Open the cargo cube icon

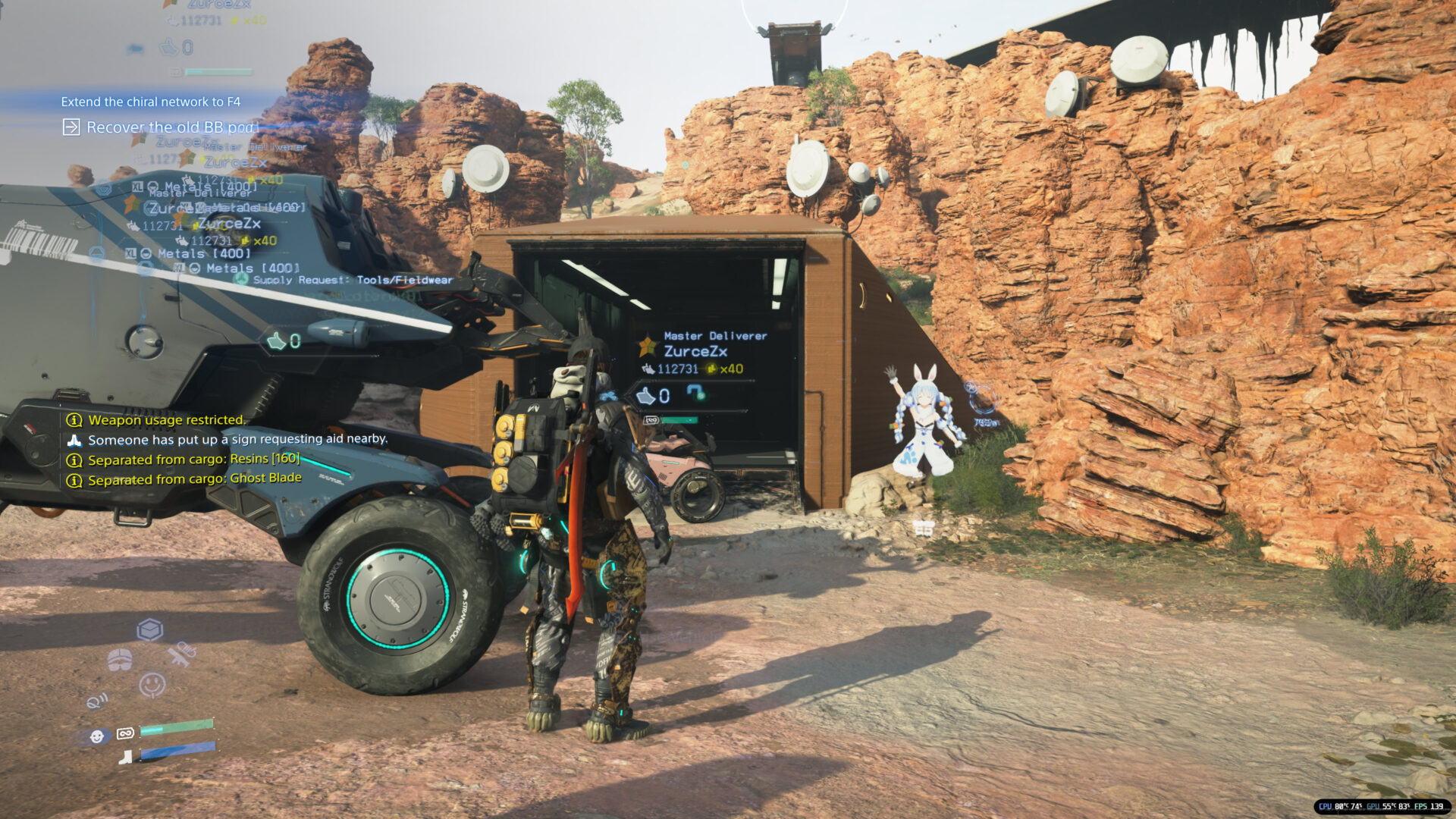pos(149,630)
